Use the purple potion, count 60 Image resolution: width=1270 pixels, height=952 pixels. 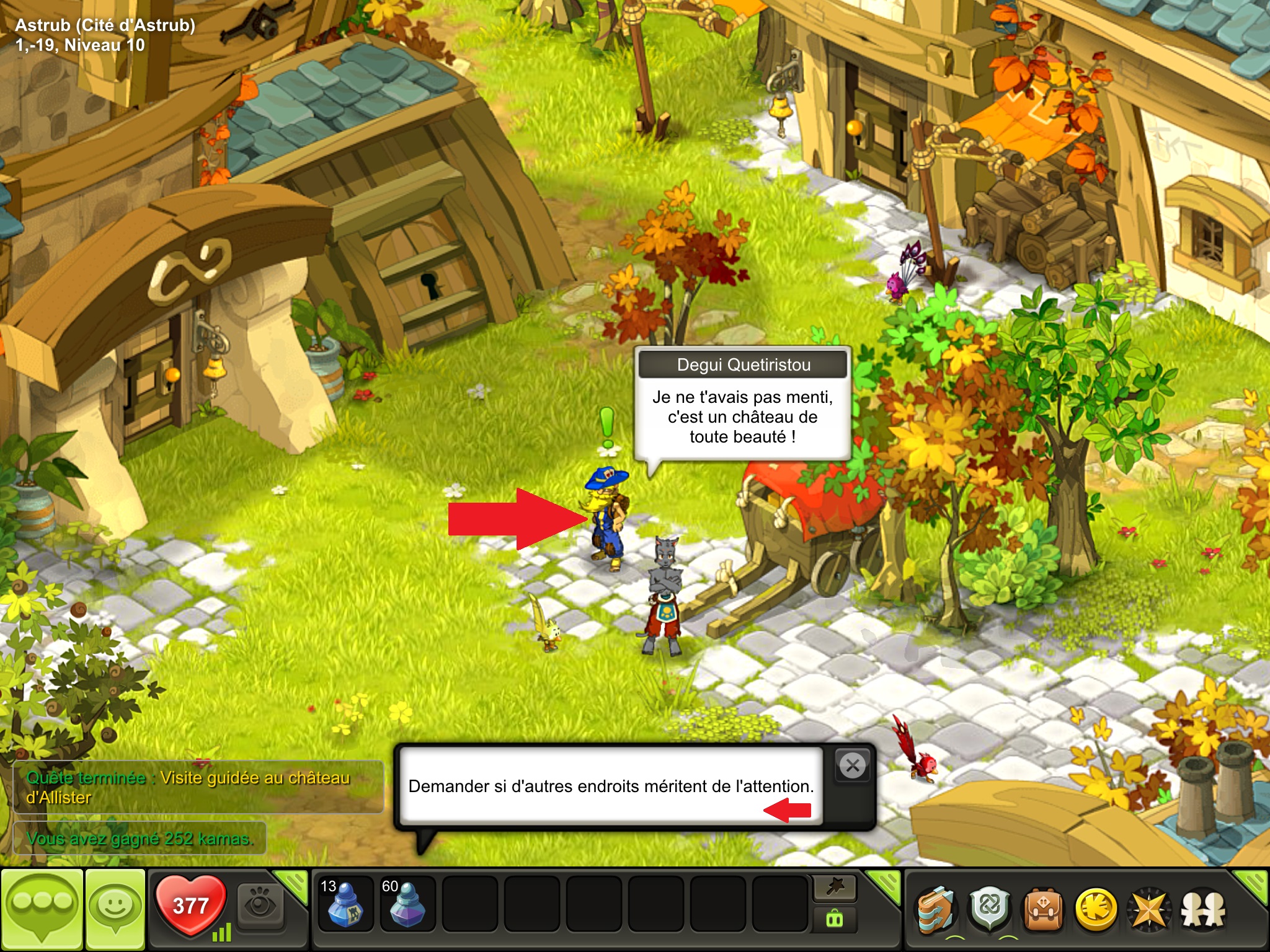407,905
